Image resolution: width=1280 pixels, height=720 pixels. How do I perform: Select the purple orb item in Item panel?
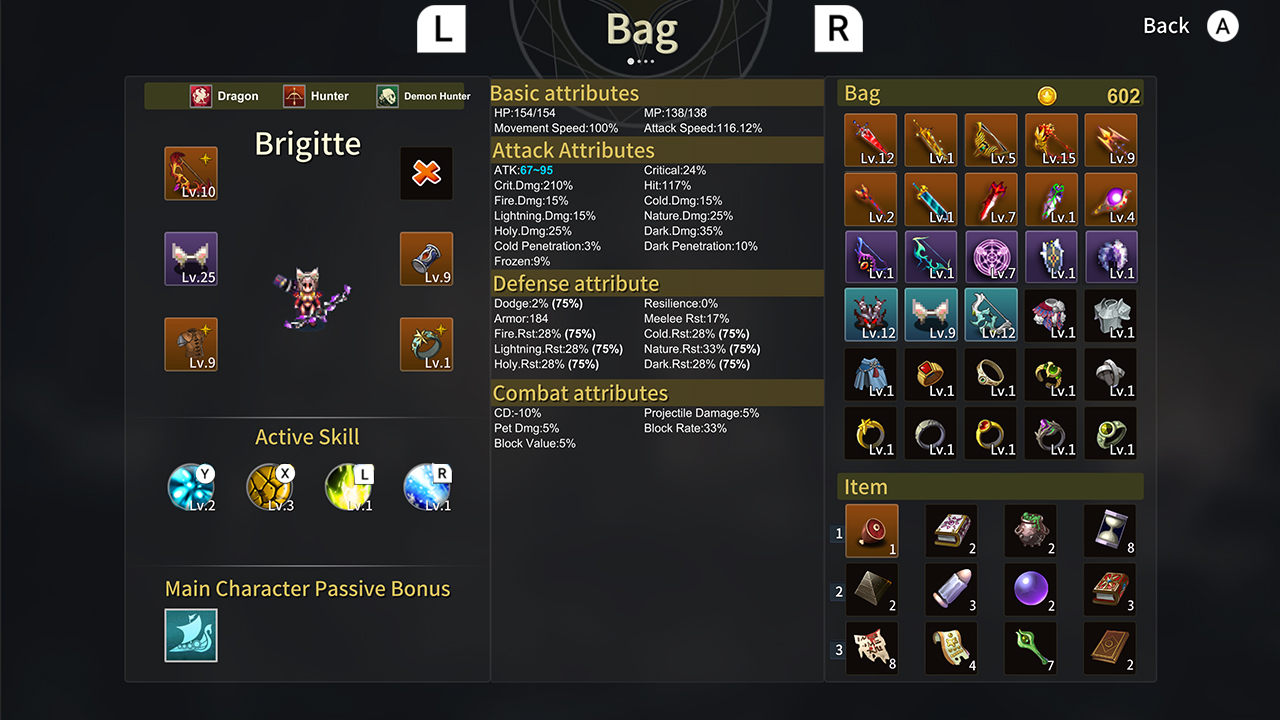point(1030,589)
